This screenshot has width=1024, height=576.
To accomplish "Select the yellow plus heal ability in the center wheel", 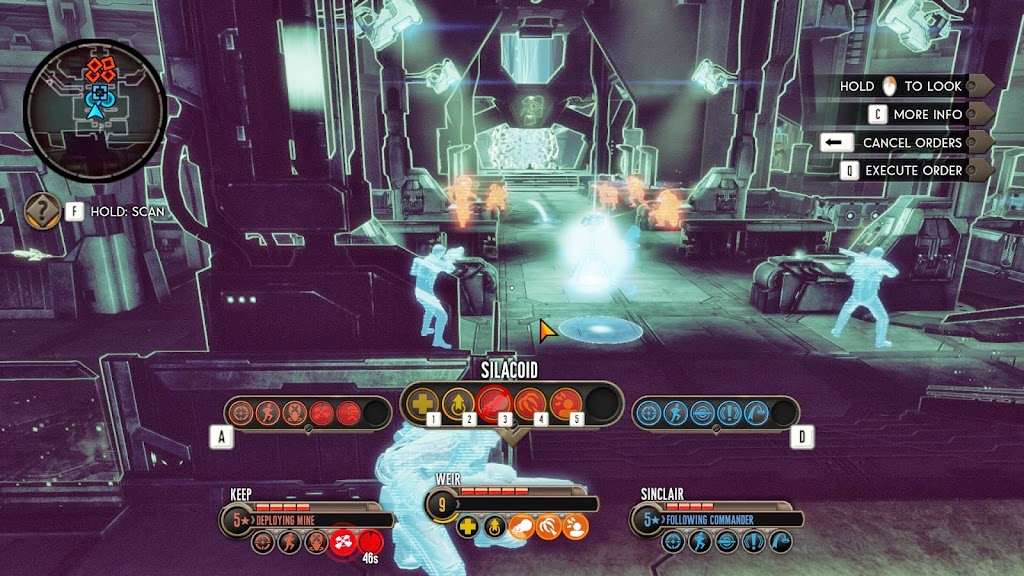I will (423, 403).
